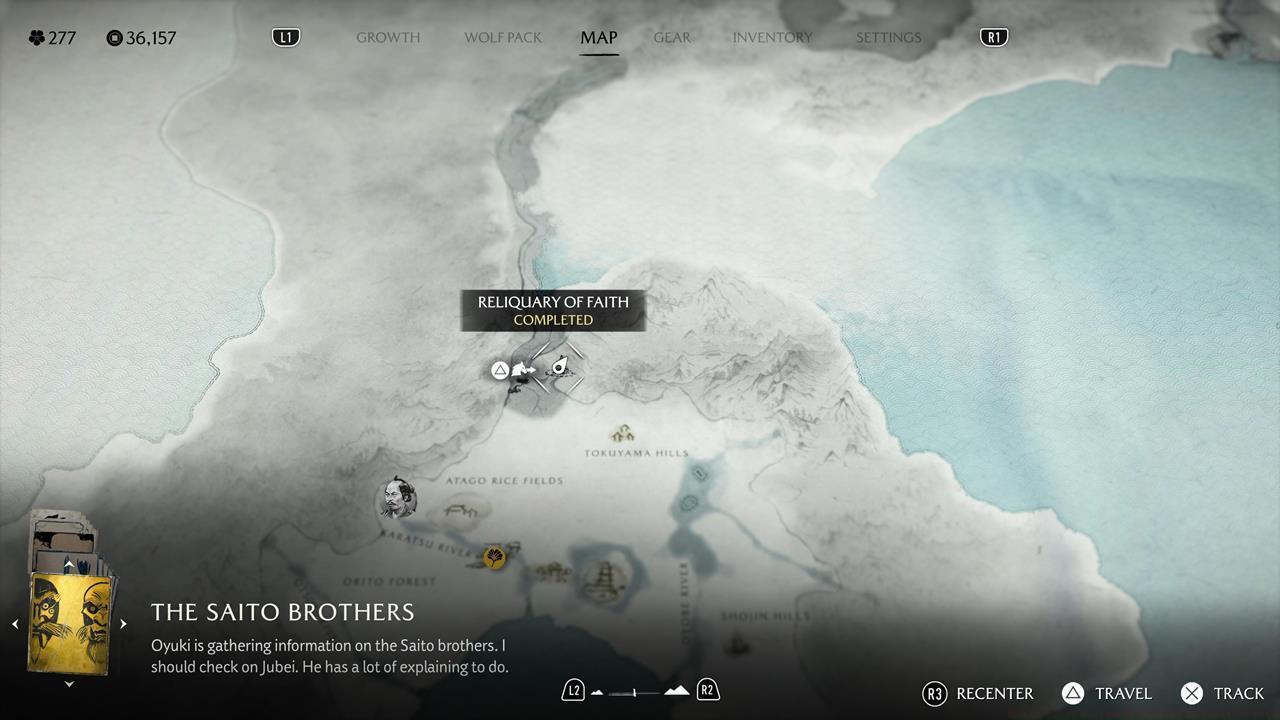Switch to the Growth tab
Image resolution: width=1280 pixels, height=720 pixels.
click(388, 38)
